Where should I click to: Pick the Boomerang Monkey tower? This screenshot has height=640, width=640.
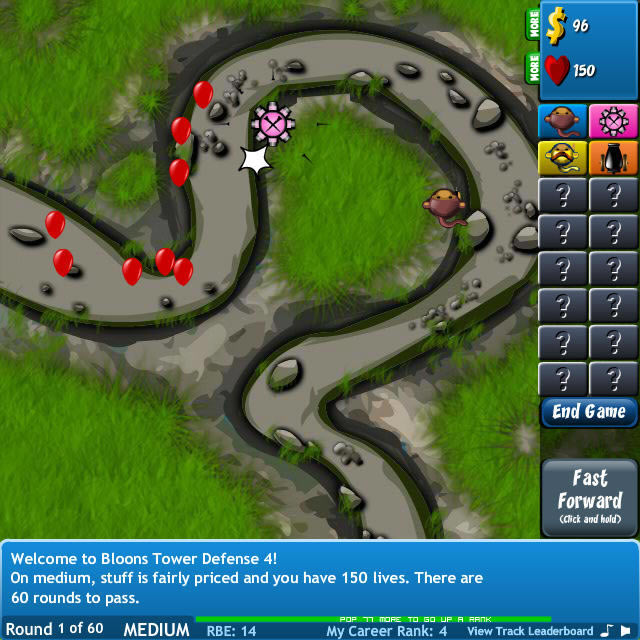tap(563, 158)
